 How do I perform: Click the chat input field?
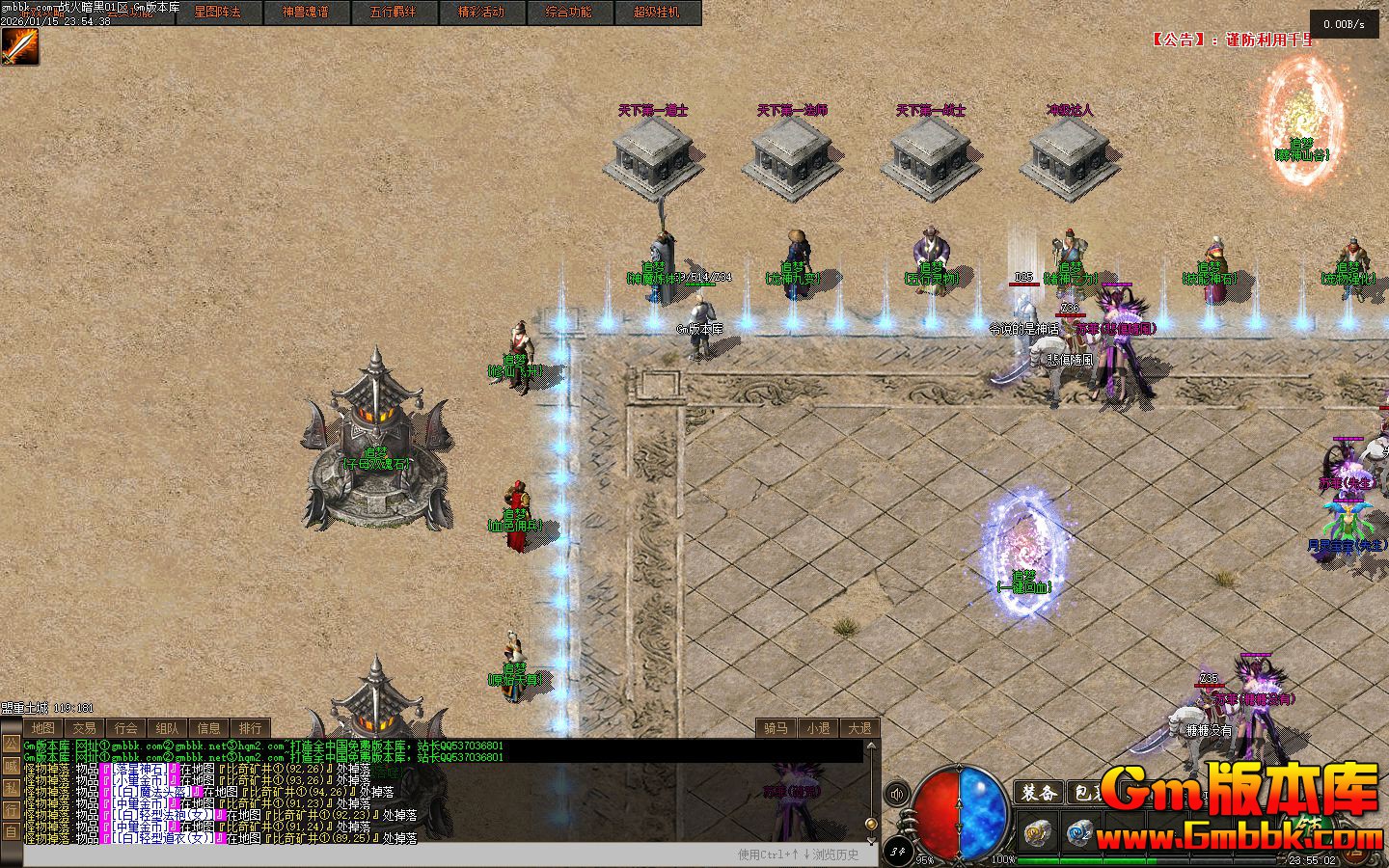click(376, 854)
